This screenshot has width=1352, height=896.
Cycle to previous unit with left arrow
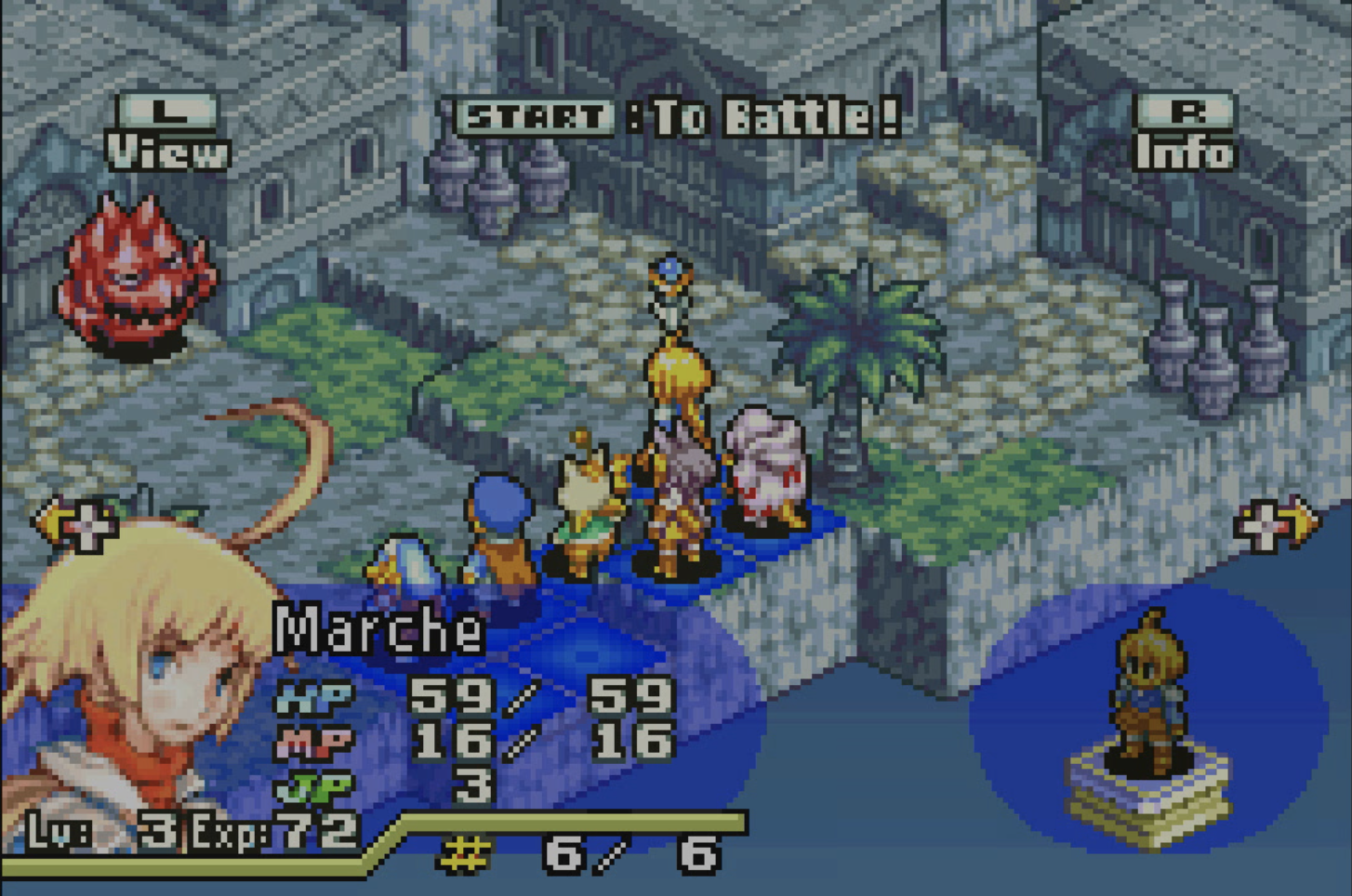pyautogui.click(x=76, y=524)
